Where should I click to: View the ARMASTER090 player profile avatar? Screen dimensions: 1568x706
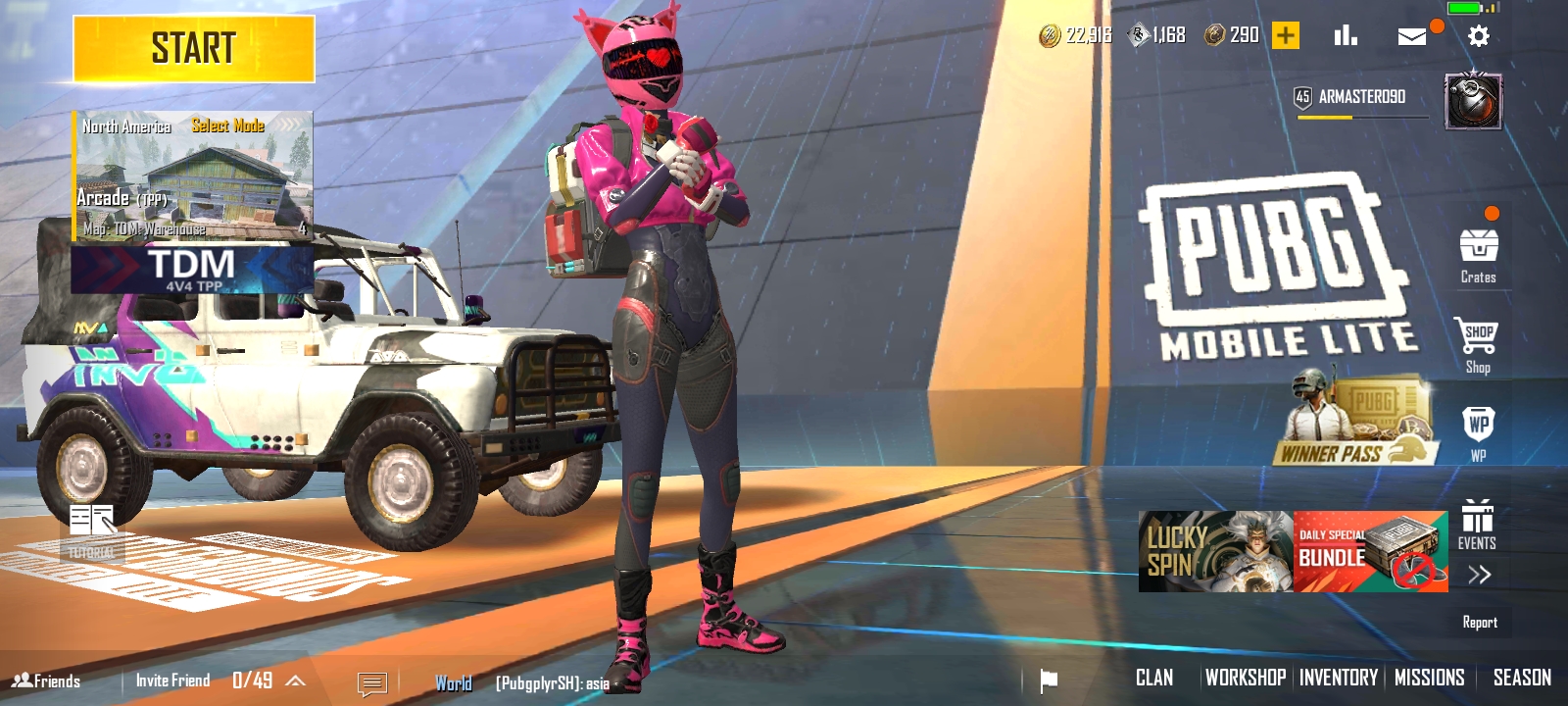1473,101
